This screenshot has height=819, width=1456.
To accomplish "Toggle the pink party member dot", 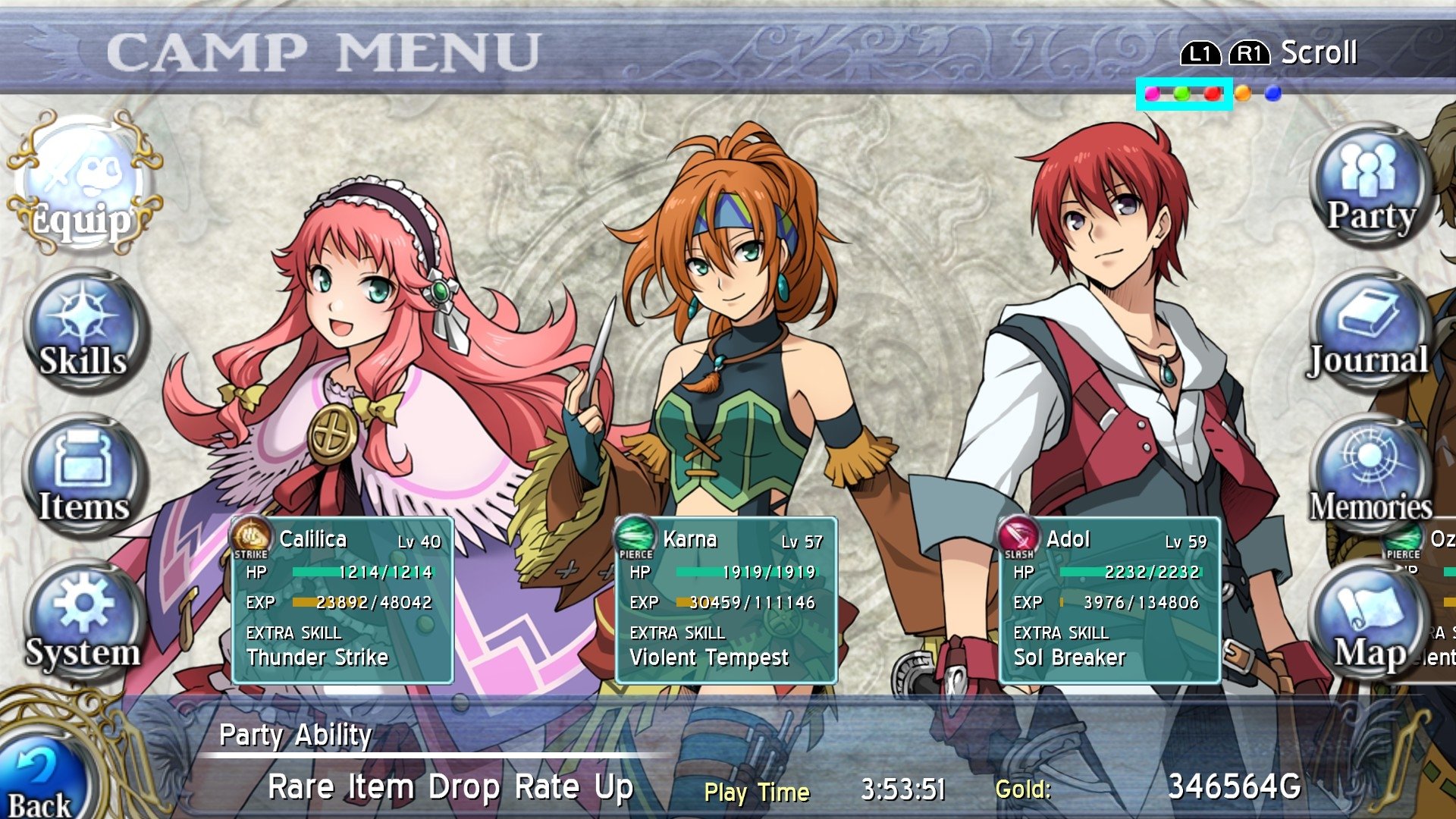I will [x=1154, y=94].
